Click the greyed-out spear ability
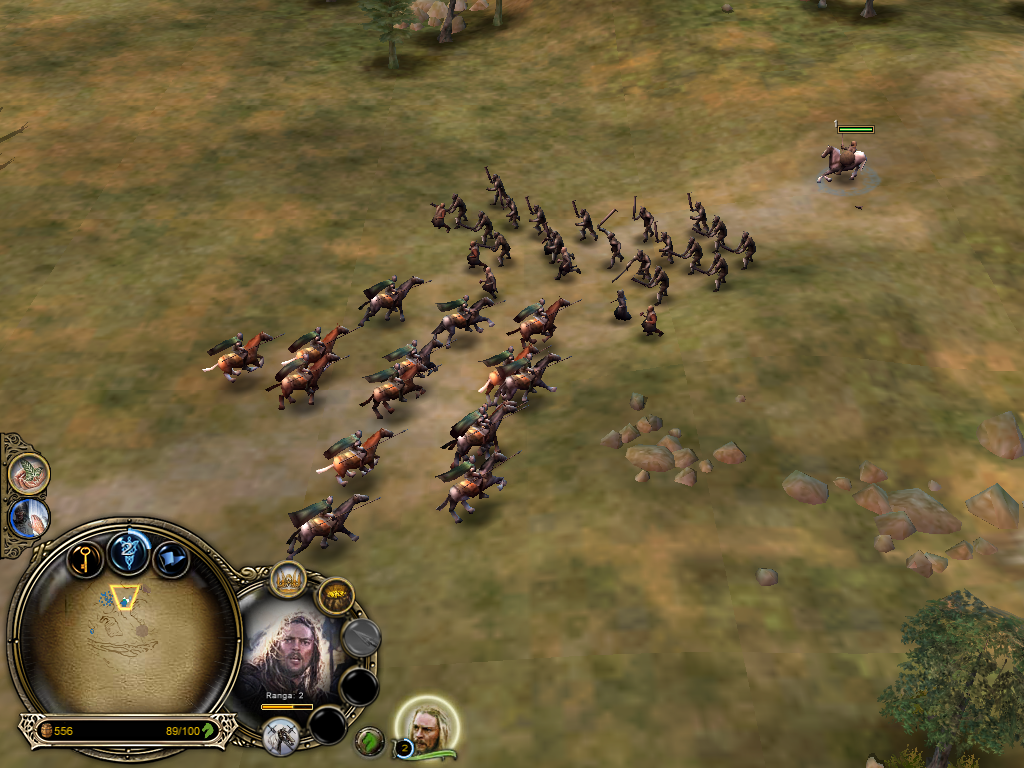The image size is (1024, 768). tap(361, 637)
